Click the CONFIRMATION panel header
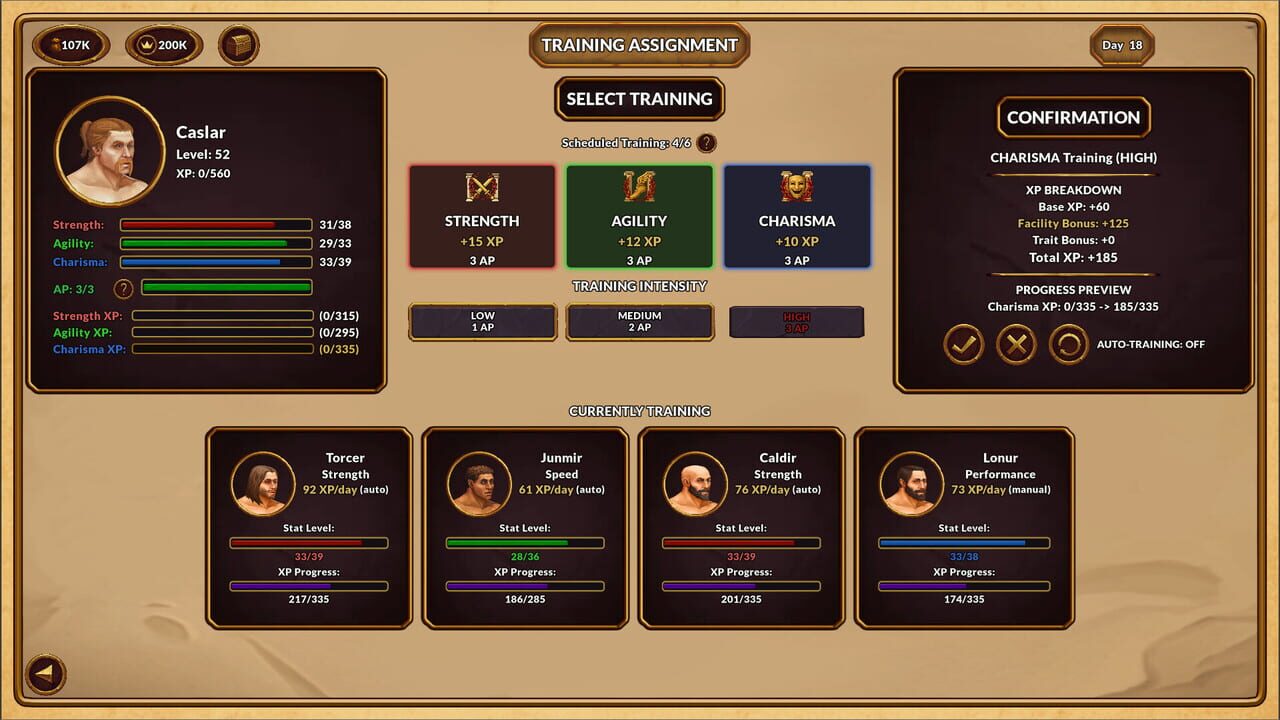The image size is (1280, 720). (x=1073, y=117)
